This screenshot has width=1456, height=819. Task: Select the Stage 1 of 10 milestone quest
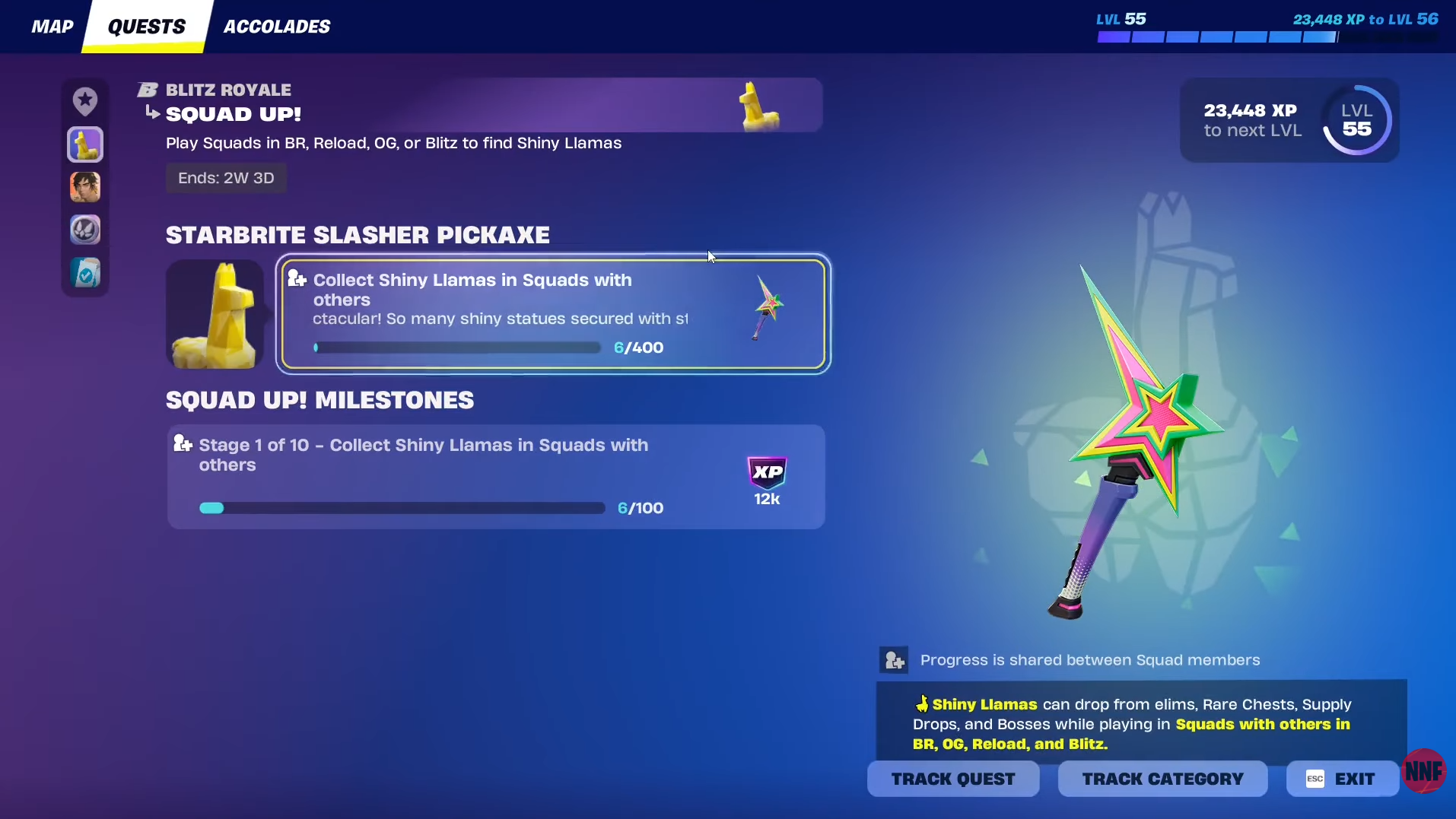(496, 477)
